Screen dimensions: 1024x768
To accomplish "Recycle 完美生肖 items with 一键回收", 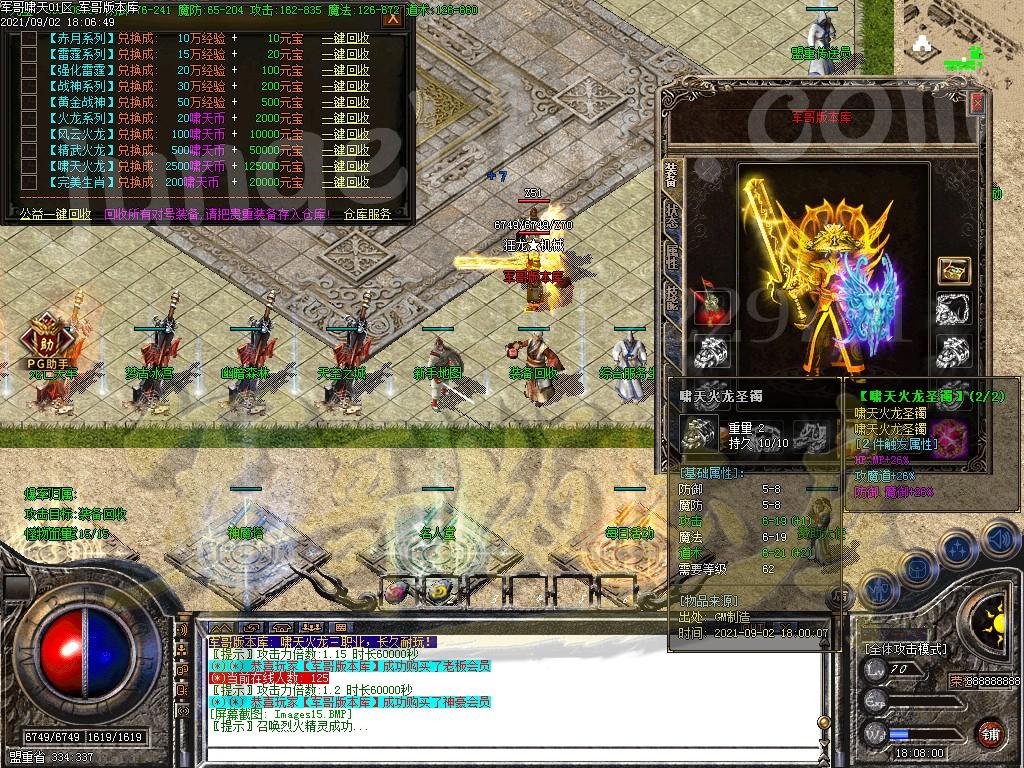I will tap(345, 182).
